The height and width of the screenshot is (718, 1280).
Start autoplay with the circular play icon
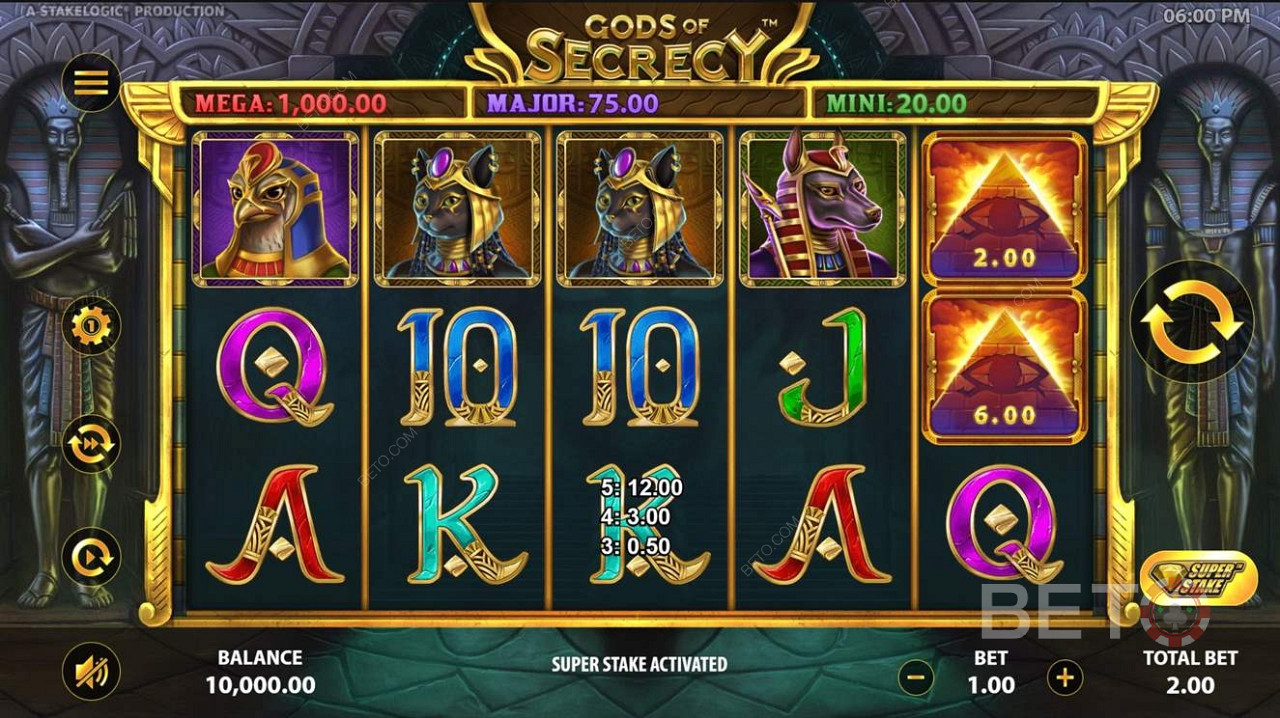pyautogui.click(x=91, y=556)
